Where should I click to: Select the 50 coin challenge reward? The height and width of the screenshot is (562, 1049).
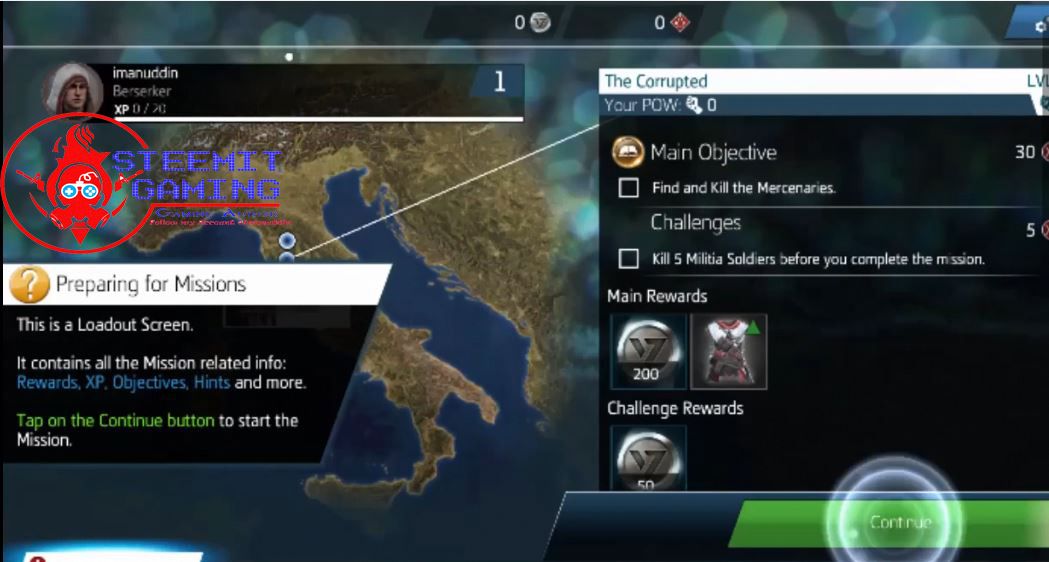(x=648, y=458)
